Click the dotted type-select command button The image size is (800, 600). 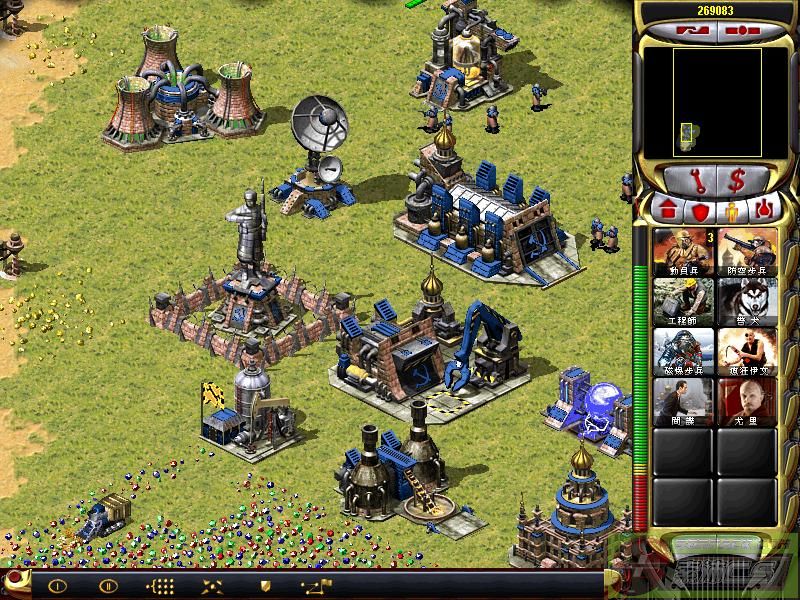[160, 586]
